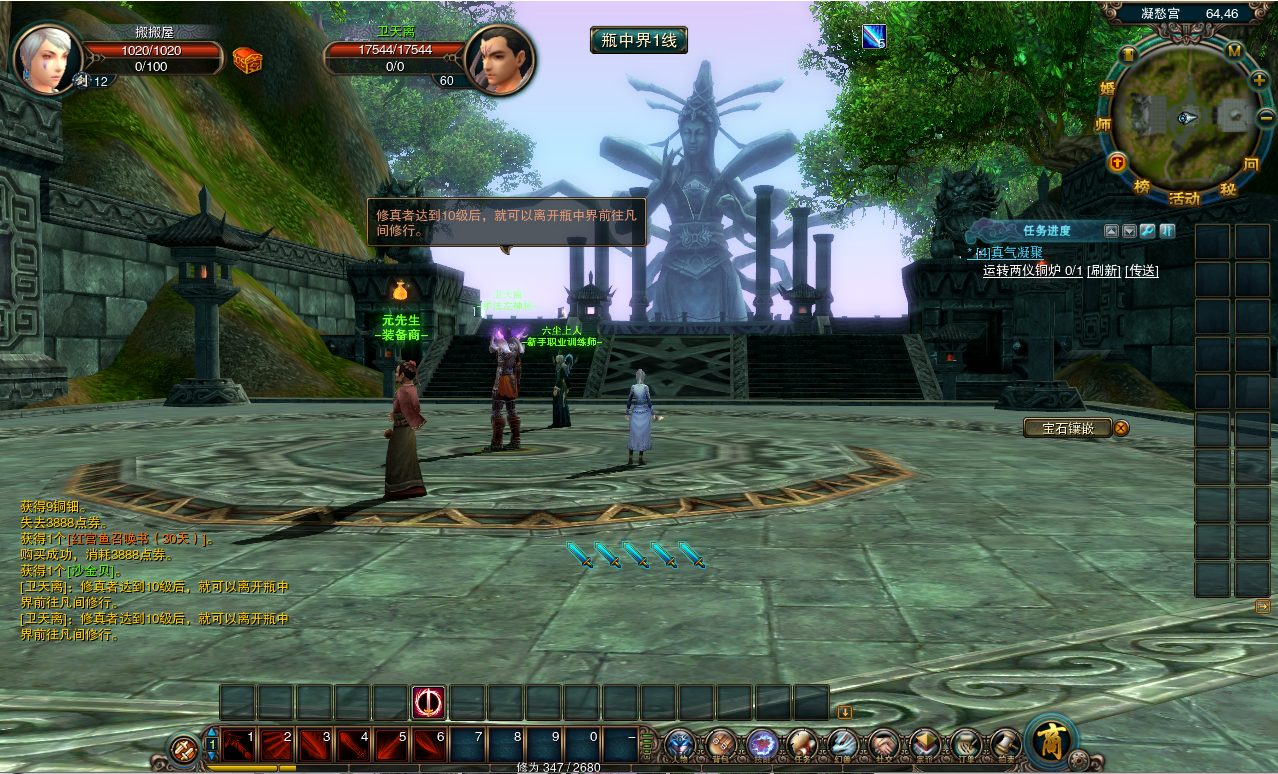Open the 任务 quest log

coord(802,744)
